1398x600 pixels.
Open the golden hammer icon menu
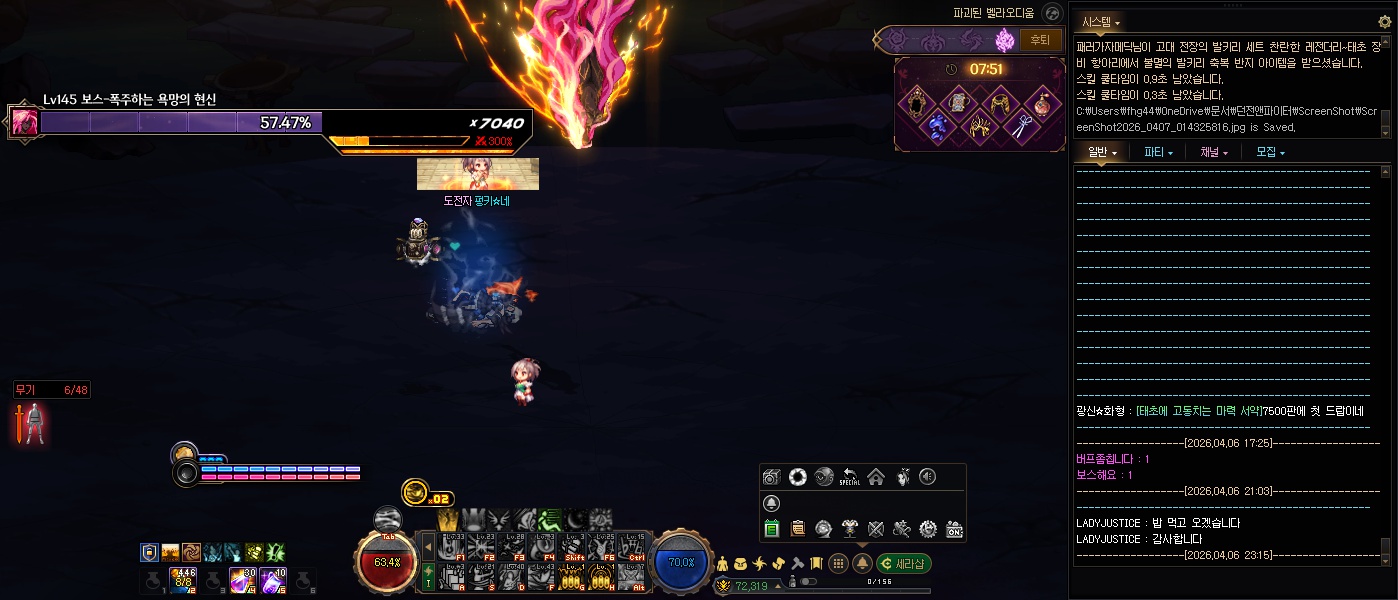point(797,563)
